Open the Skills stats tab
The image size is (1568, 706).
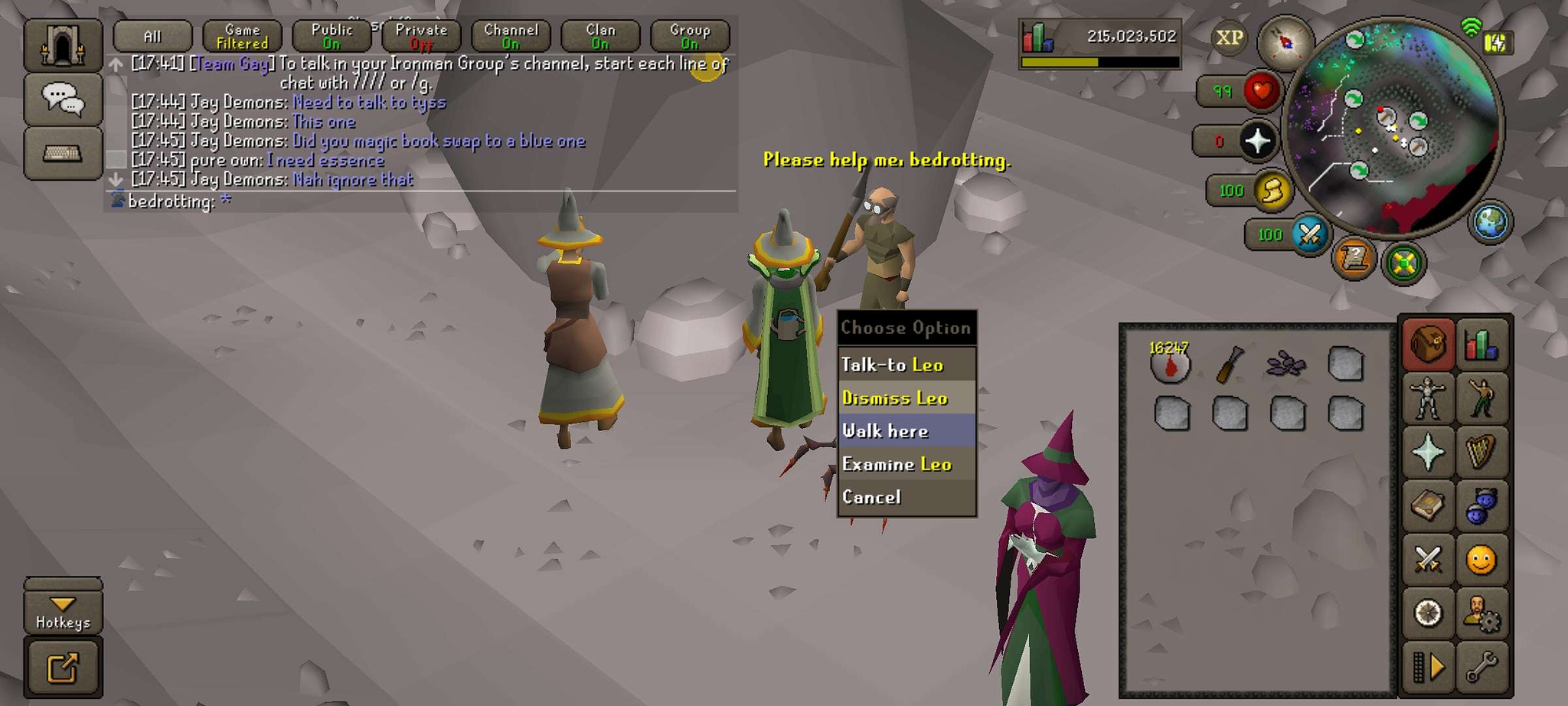click(x=1481, y=345)
